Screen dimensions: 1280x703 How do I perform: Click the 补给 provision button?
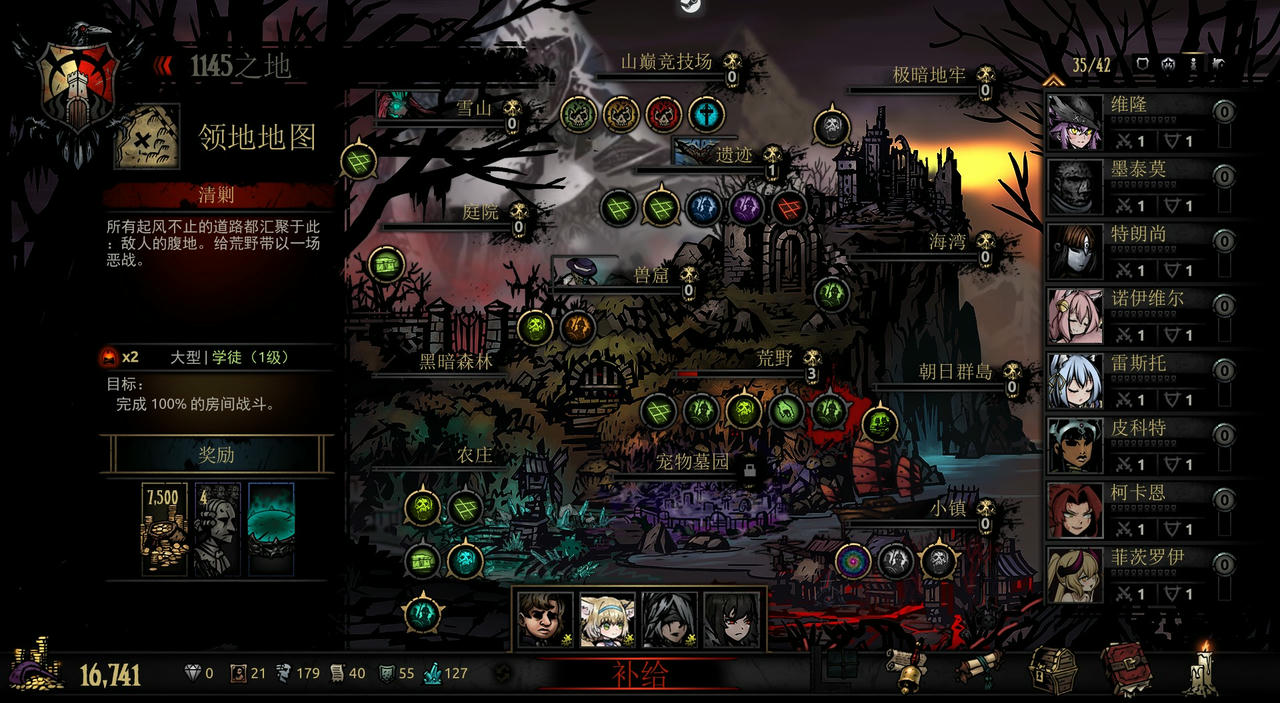click(638, 674)
